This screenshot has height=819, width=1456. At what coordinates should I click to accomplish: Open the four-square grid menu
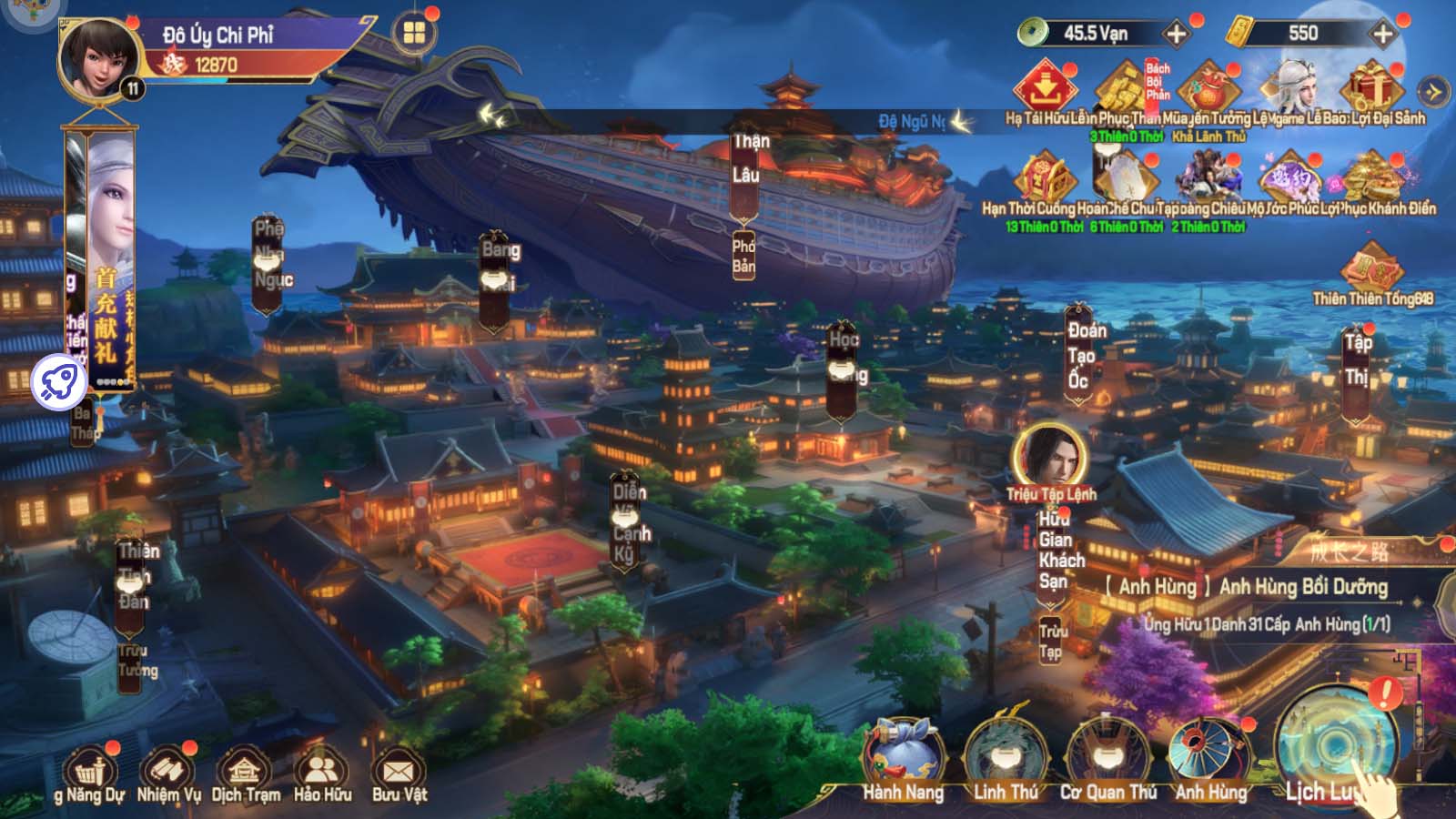[x=415, y=34]
